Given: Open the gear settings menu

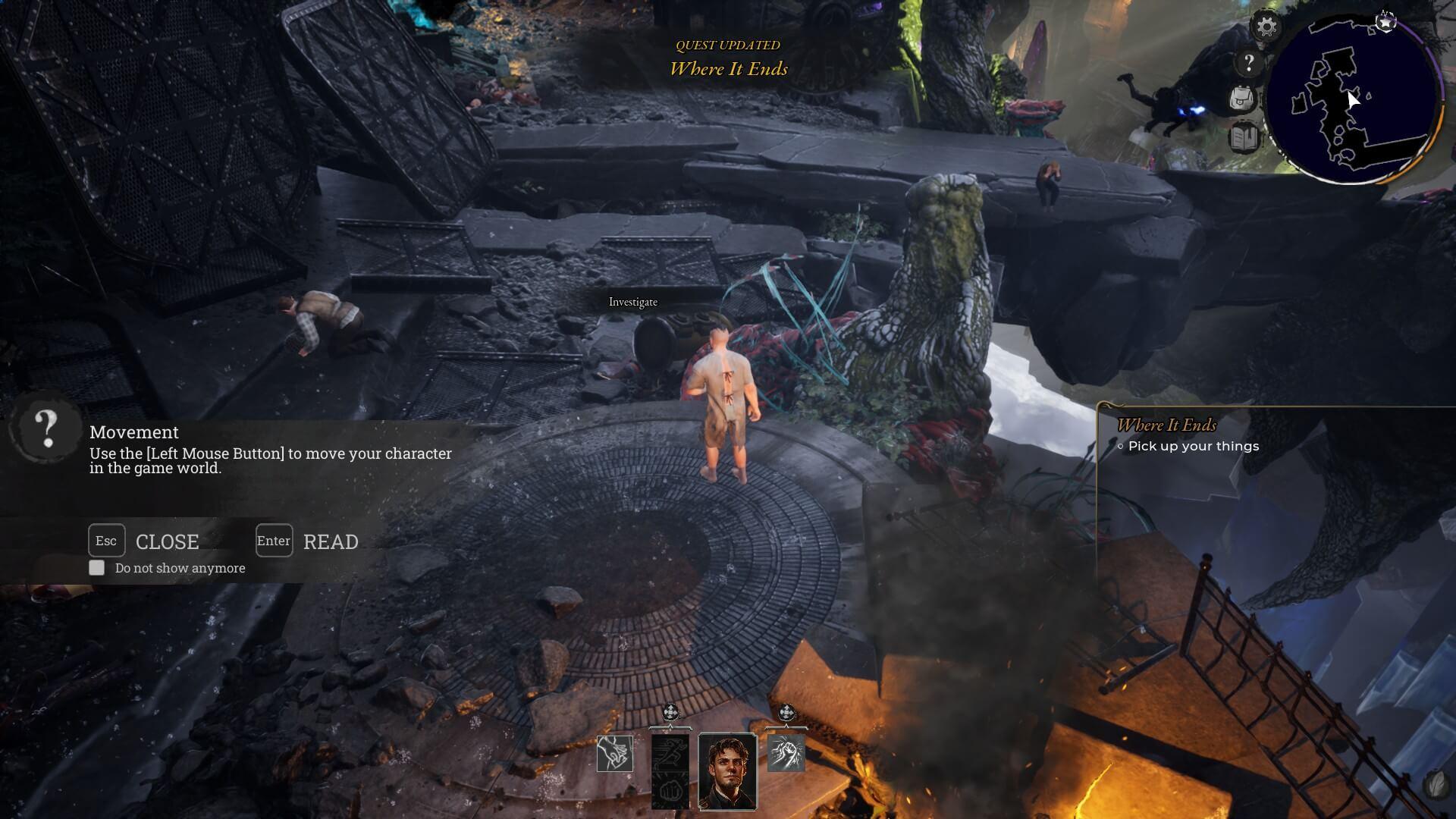Looking at the screenshot, I should point(1266,28).
